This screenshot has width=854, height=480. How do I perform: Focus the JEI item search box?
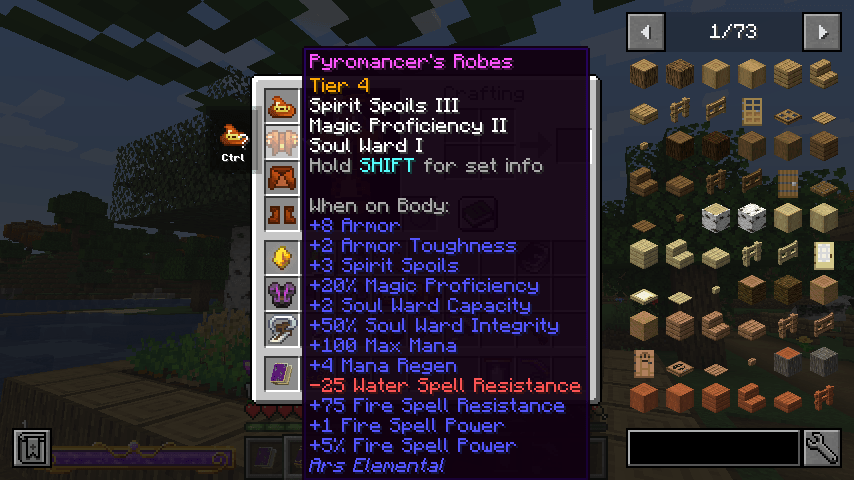click(713, 448)
